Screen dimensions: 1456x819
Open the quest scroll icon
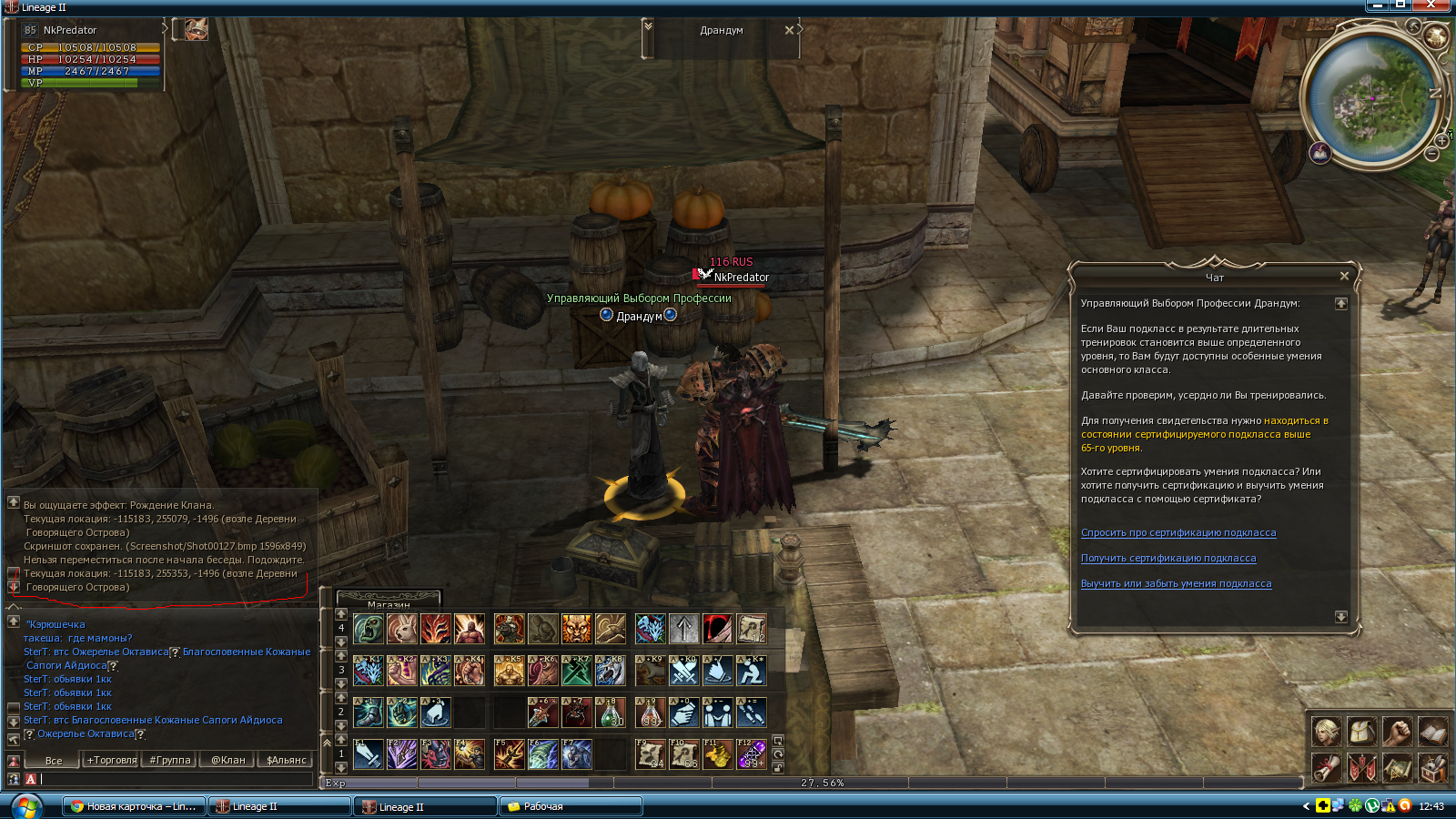click(1326, 768)
